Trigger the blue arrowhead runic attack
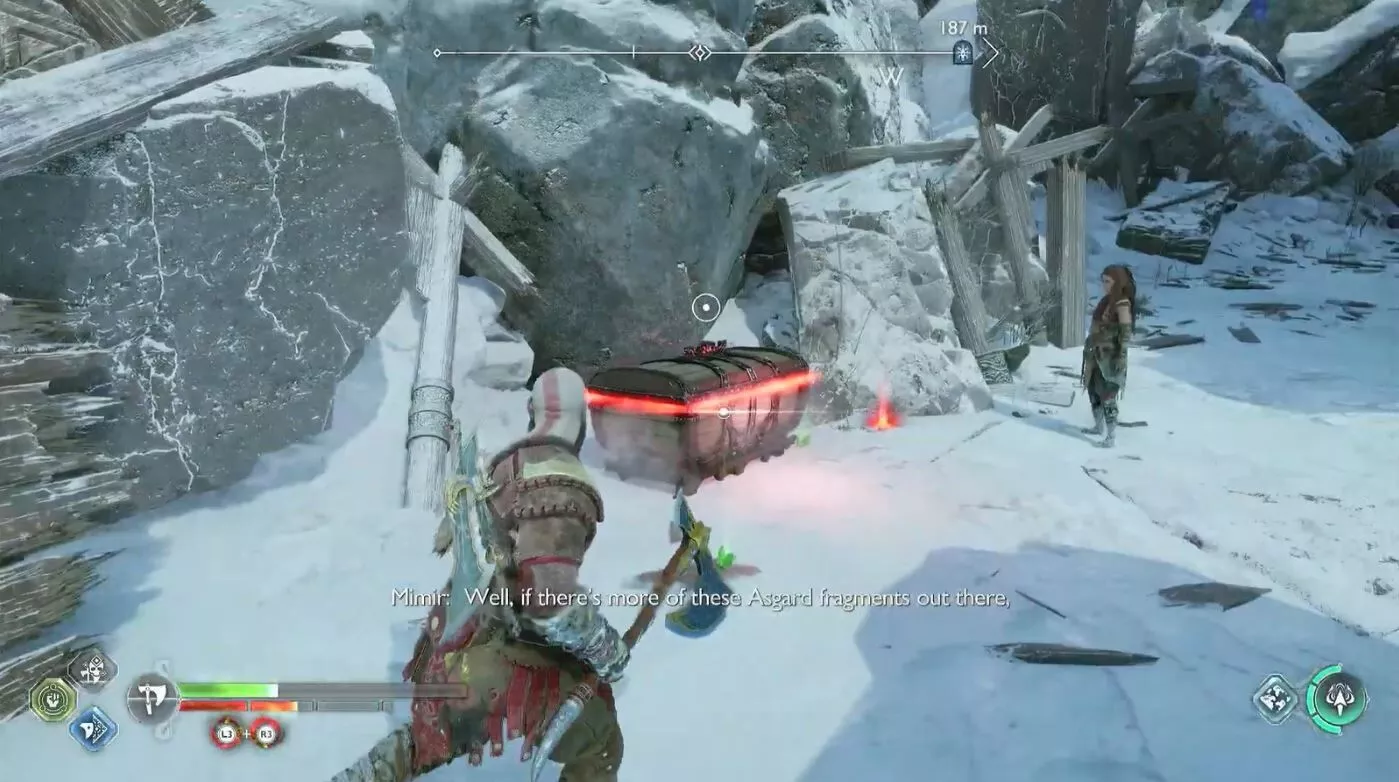The image size is (1399, 782). click(93, 728)
